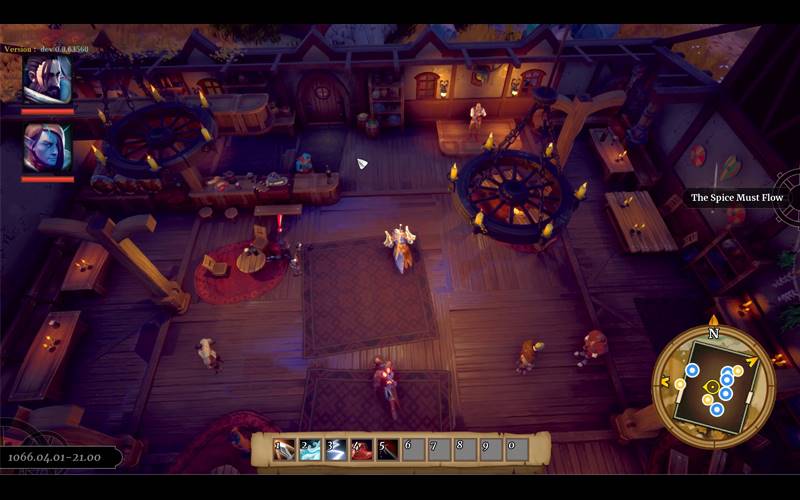The width and height of the screenshot is (800, 500).
Task: Select the bearded warrior party portrait
Action: pos(47,80)
